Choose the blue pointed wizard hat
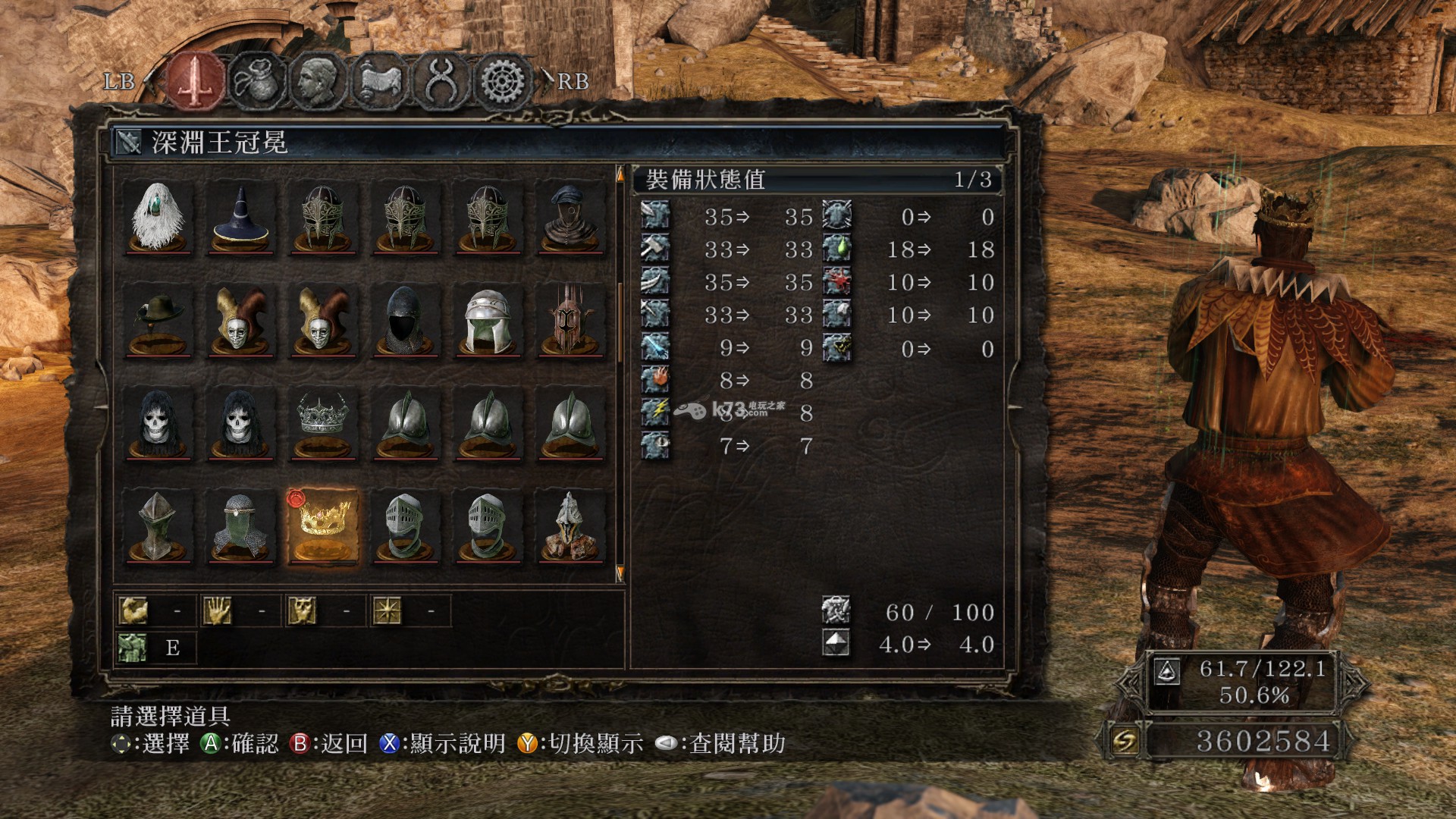1456x819 pixels. (x=241, y=217)
